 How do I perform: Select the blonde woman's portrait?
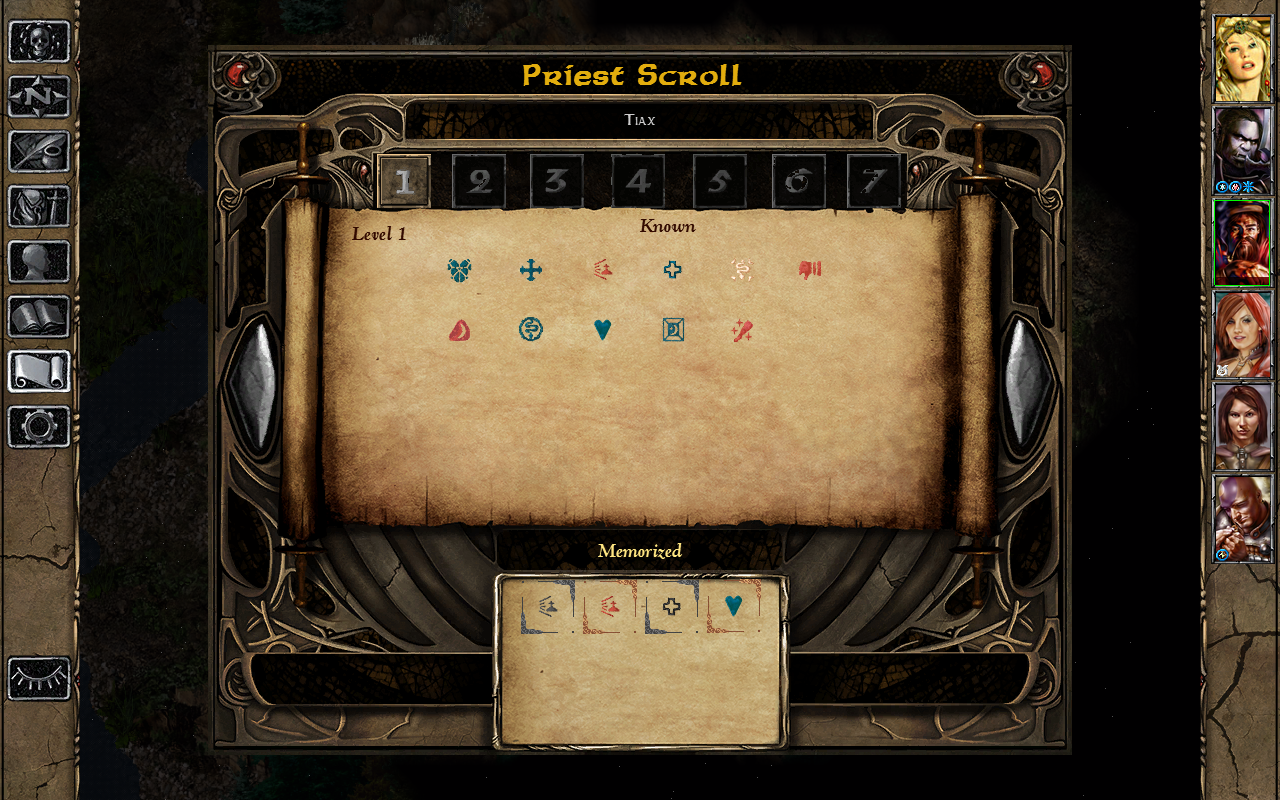(x=1242, y=58)
